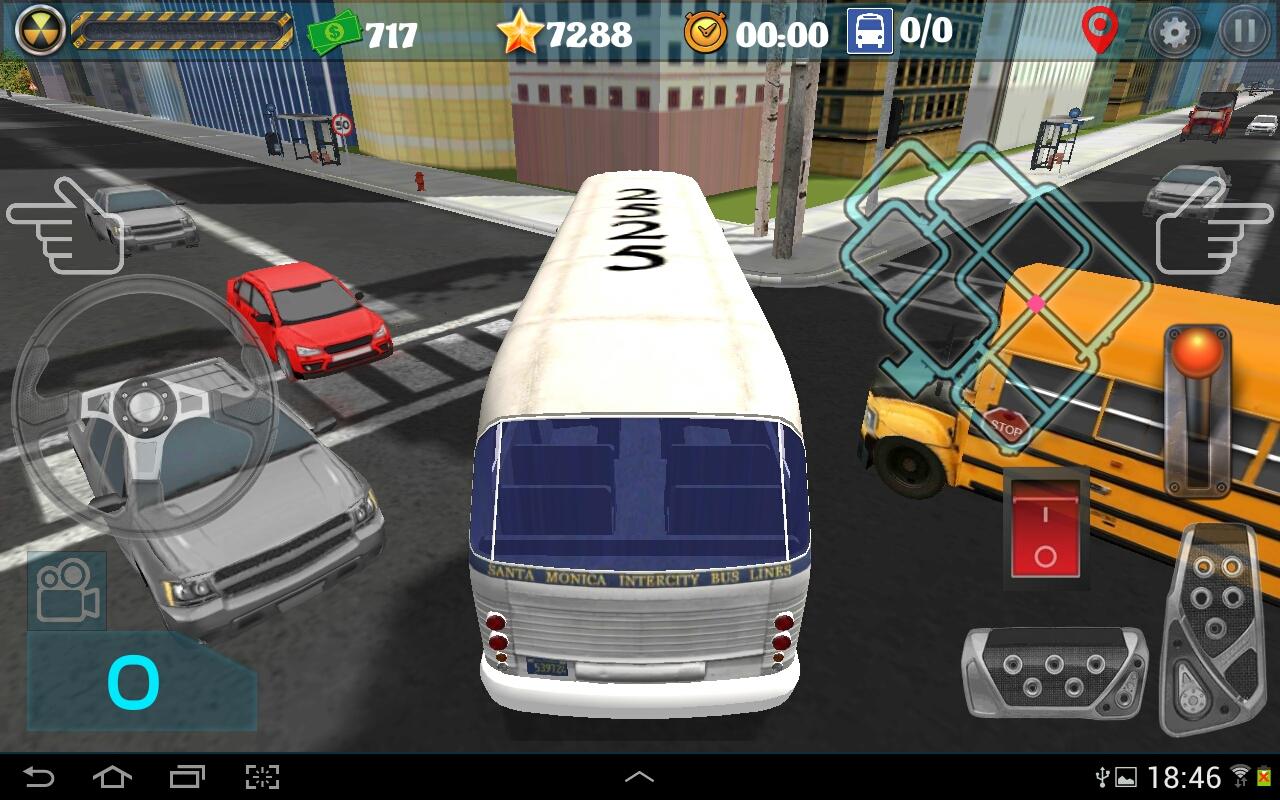
Task: Tap the Android back button
Action: click(x=39, y=777)
